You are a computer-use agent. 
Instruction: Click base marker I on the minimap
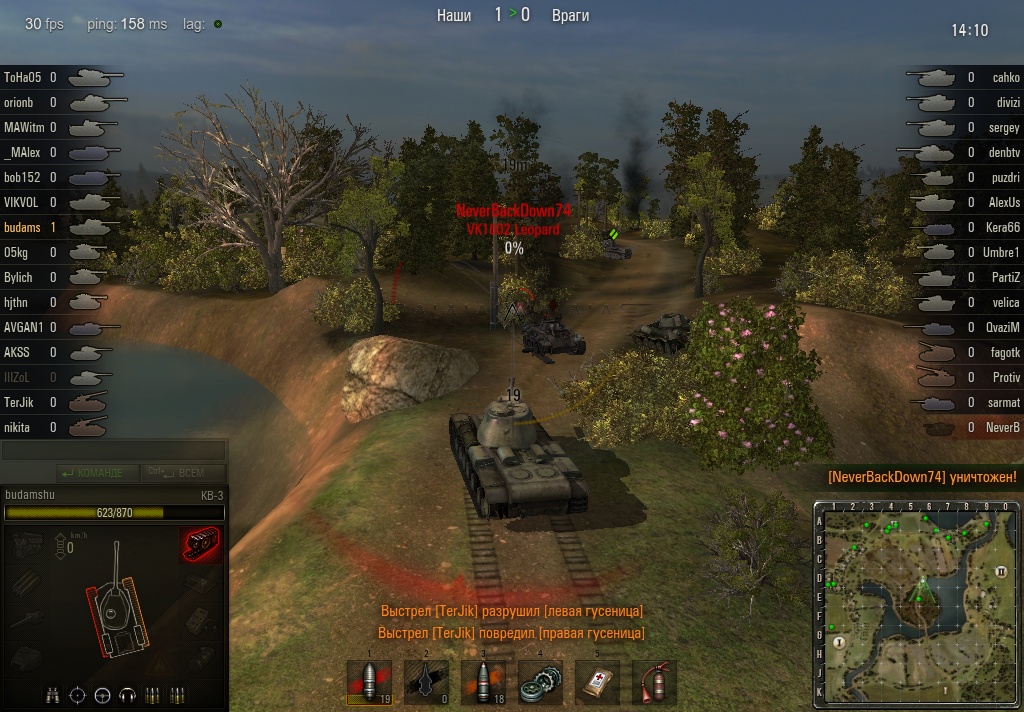pos(840,642)
